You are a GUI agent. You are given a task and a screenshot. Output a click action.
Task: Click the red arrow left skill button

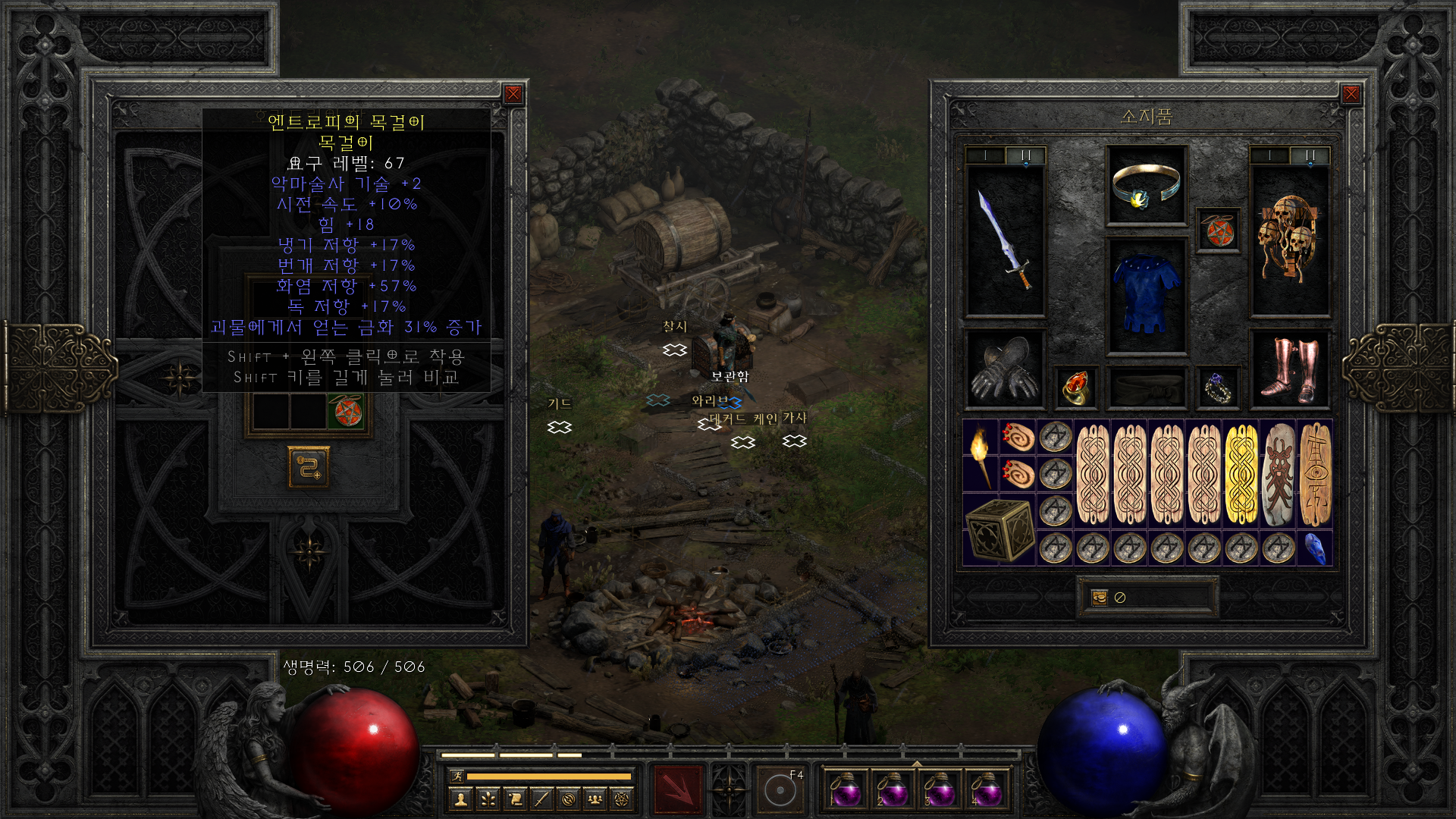[x=678, y=789]
